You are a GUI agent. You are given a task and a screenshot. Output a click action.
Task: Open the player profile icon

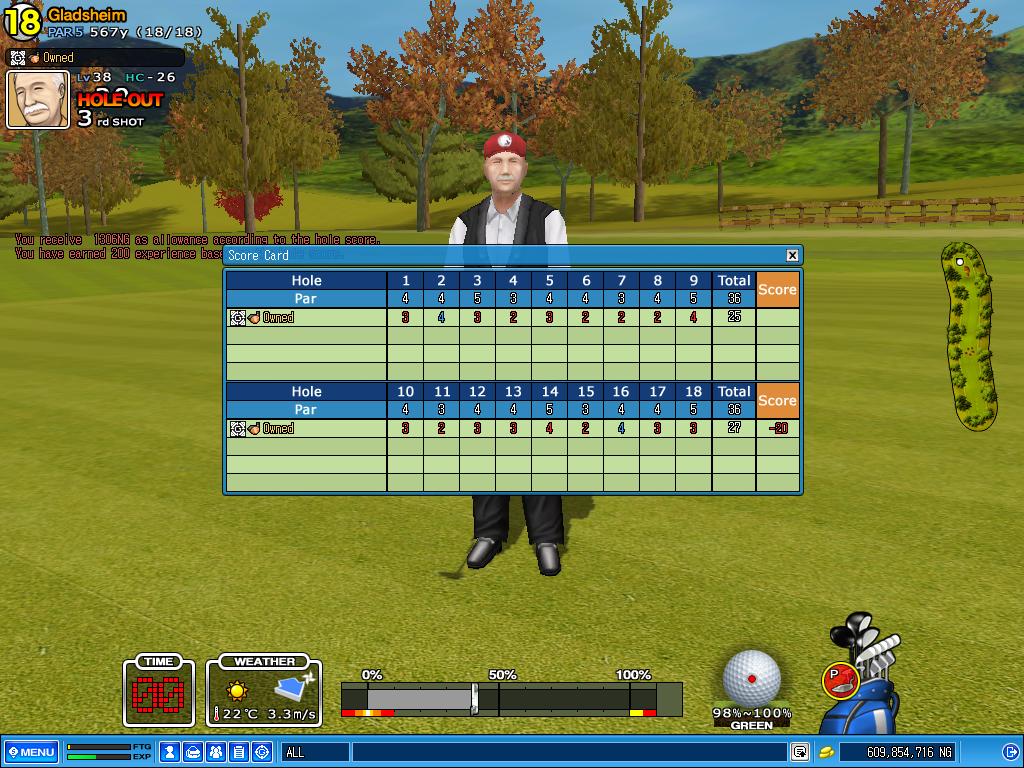point(170,752)
